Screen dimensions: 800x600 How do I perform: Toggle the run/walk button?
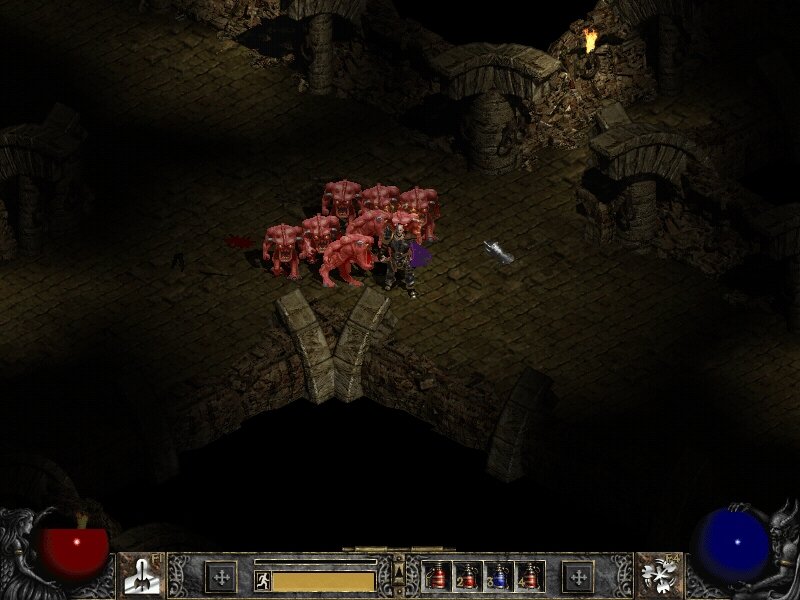(263, 580)
